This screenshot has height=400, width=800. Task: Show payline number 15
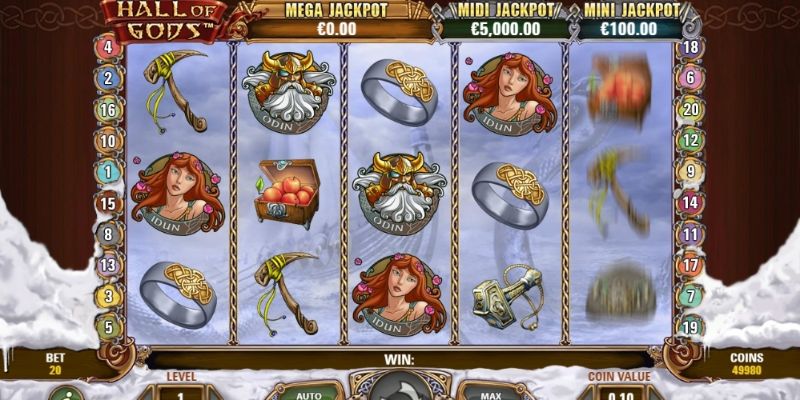108,203
